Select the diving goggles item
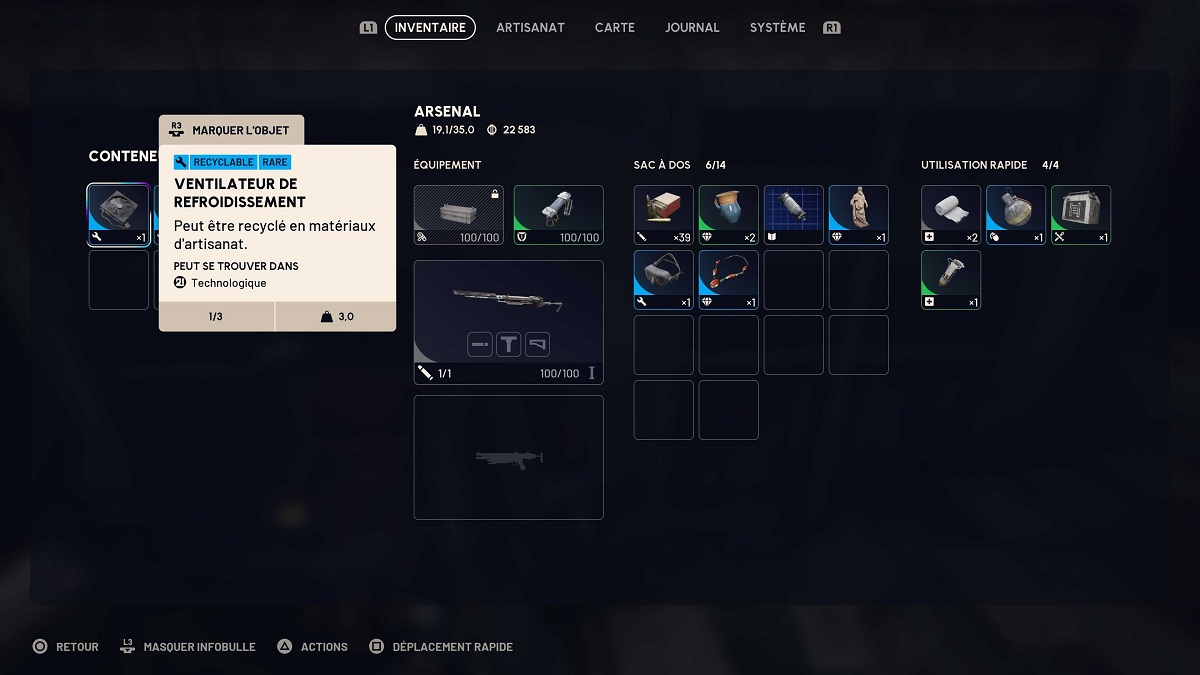This screenshot has height=675, width=1200. pos(664,280)
